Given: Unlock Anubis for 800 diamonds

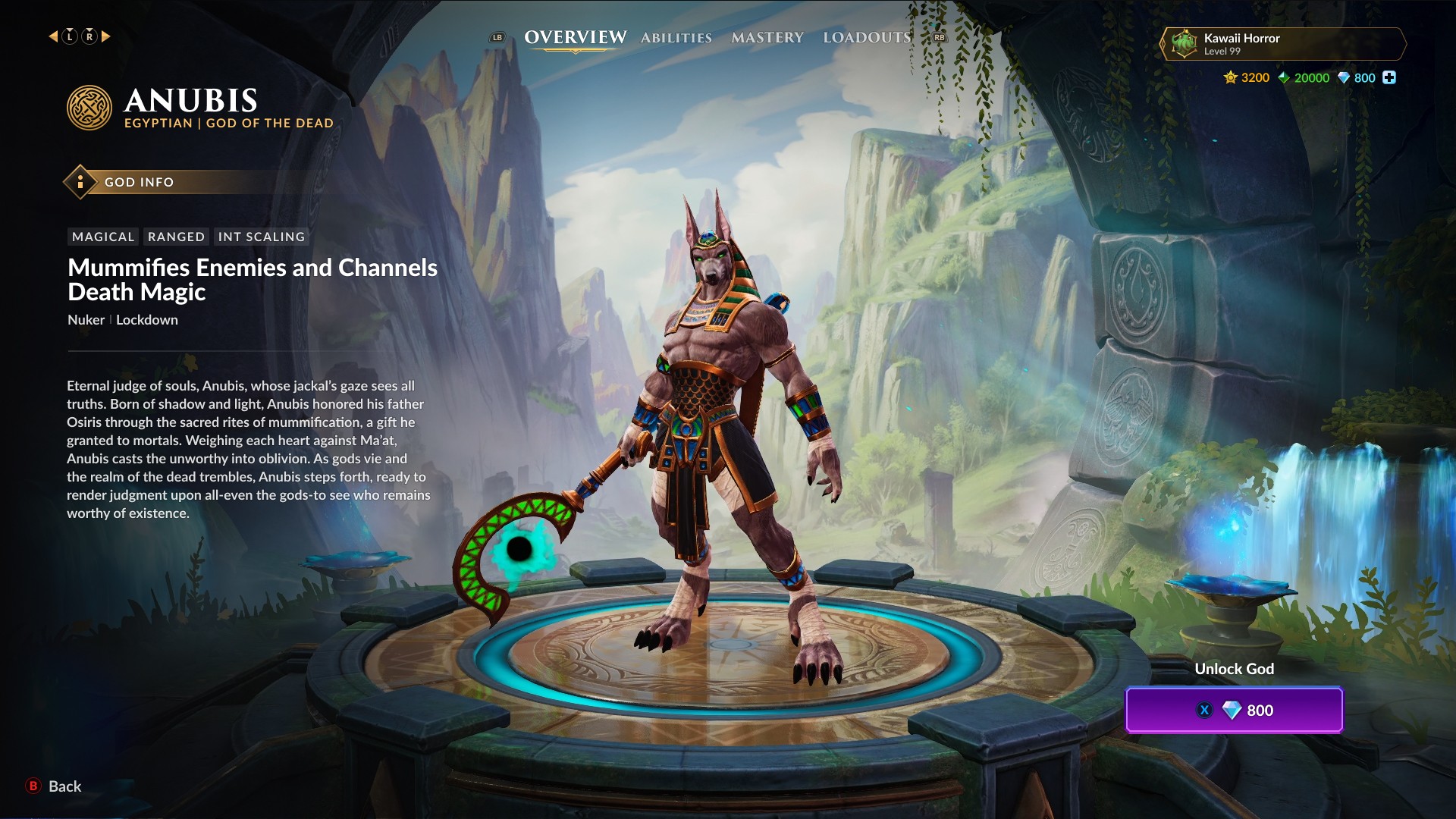Looking at the screenshot, I should [x=1234, y=711].
